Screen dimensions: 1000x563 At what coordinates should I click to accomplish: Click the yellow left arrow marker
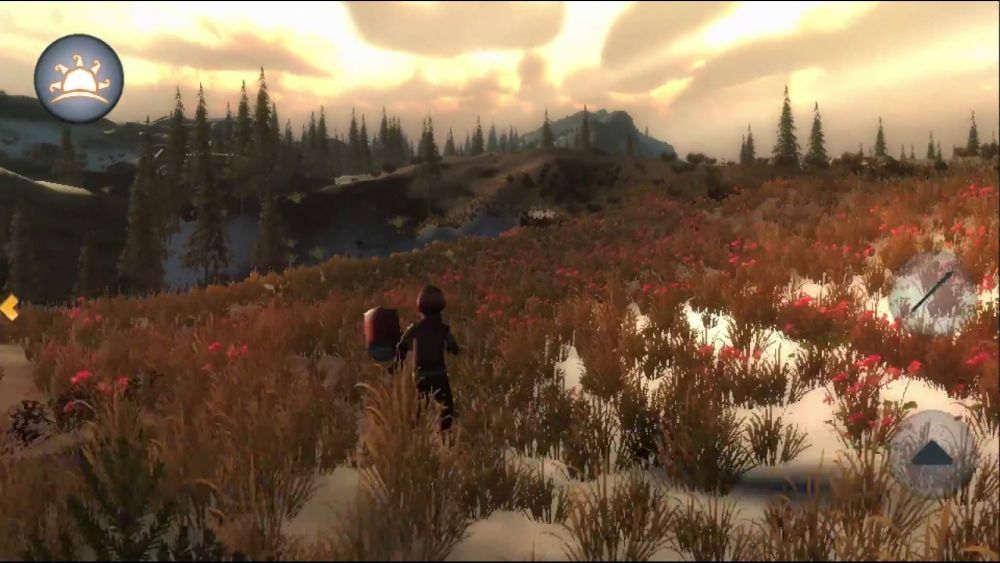tap(9, 307)
